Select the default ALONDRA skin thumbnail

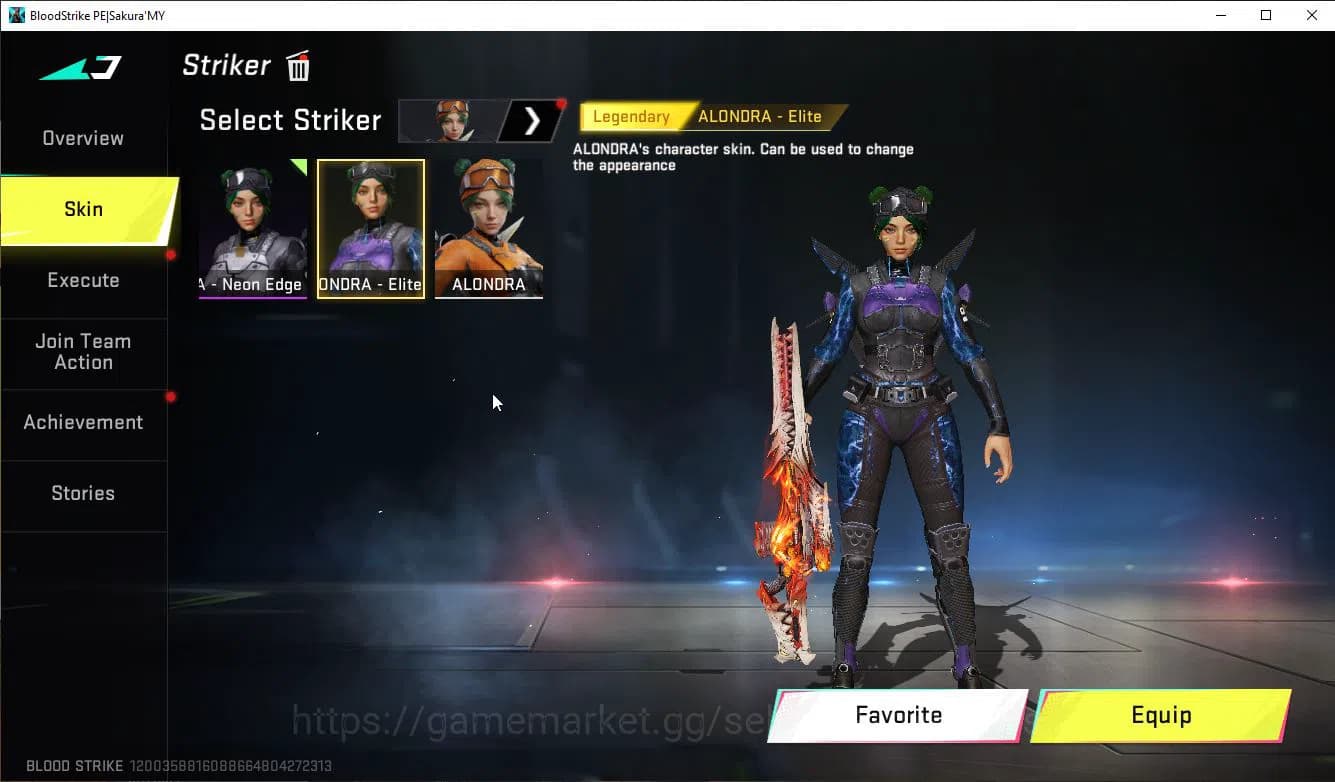click(x=489, y=228)
